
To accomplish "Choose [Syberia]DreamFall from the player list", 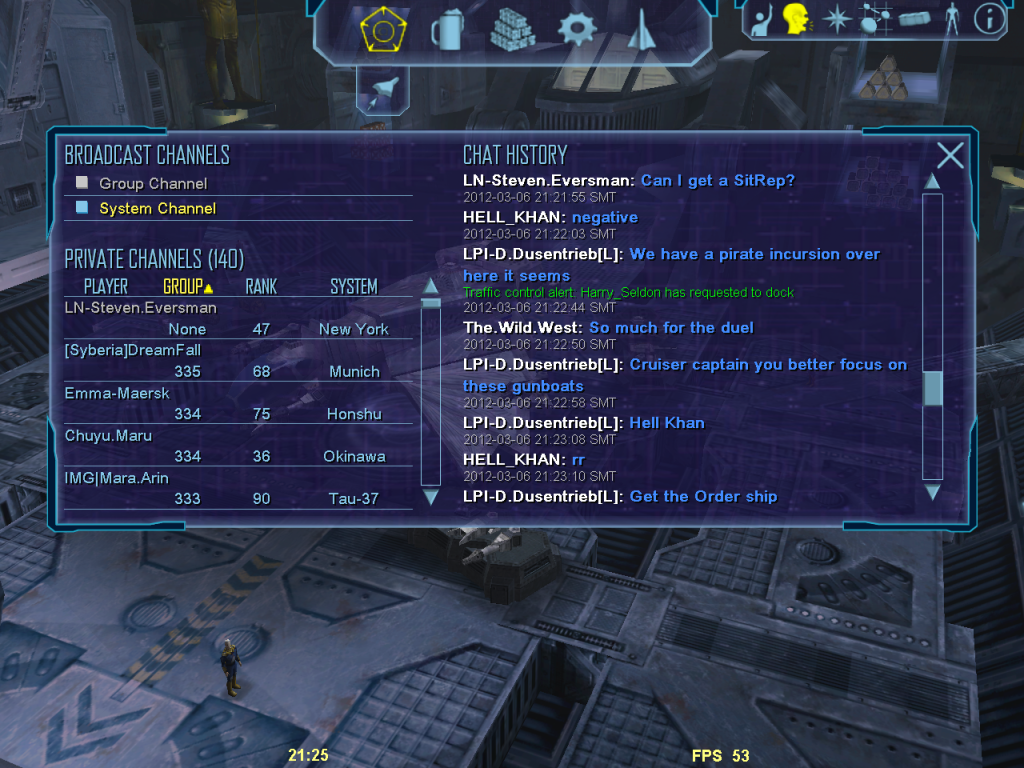I will pos(132,351).
